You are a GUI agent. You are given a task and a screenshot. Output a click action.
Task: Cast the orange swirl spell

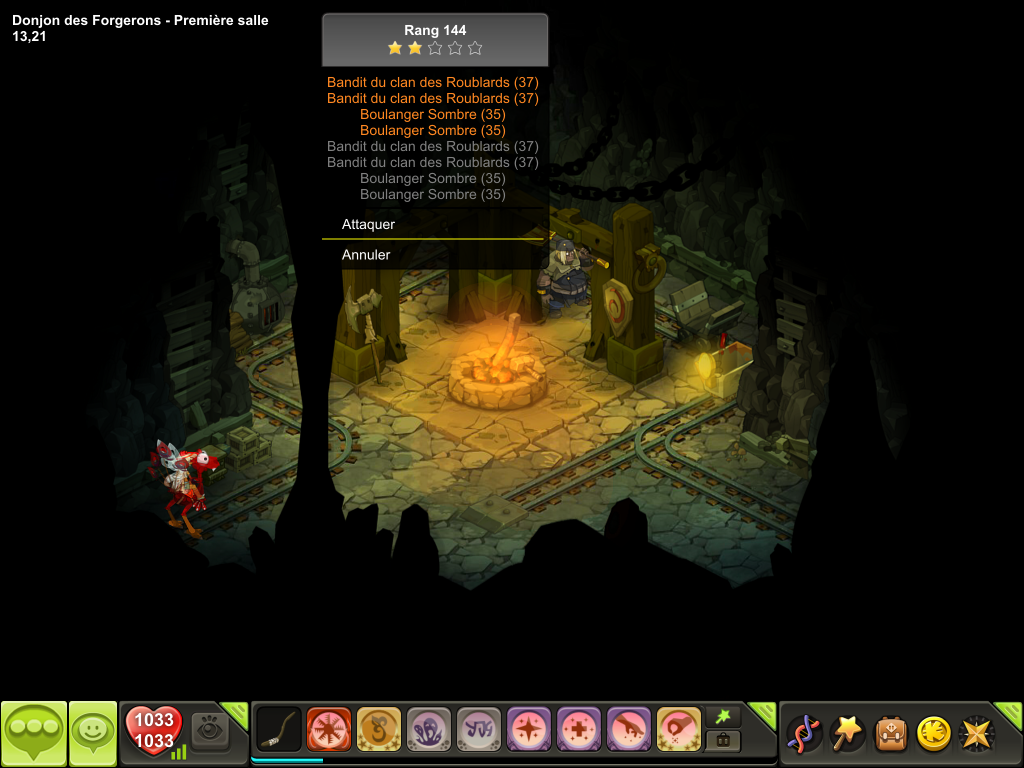coord(379,729)
